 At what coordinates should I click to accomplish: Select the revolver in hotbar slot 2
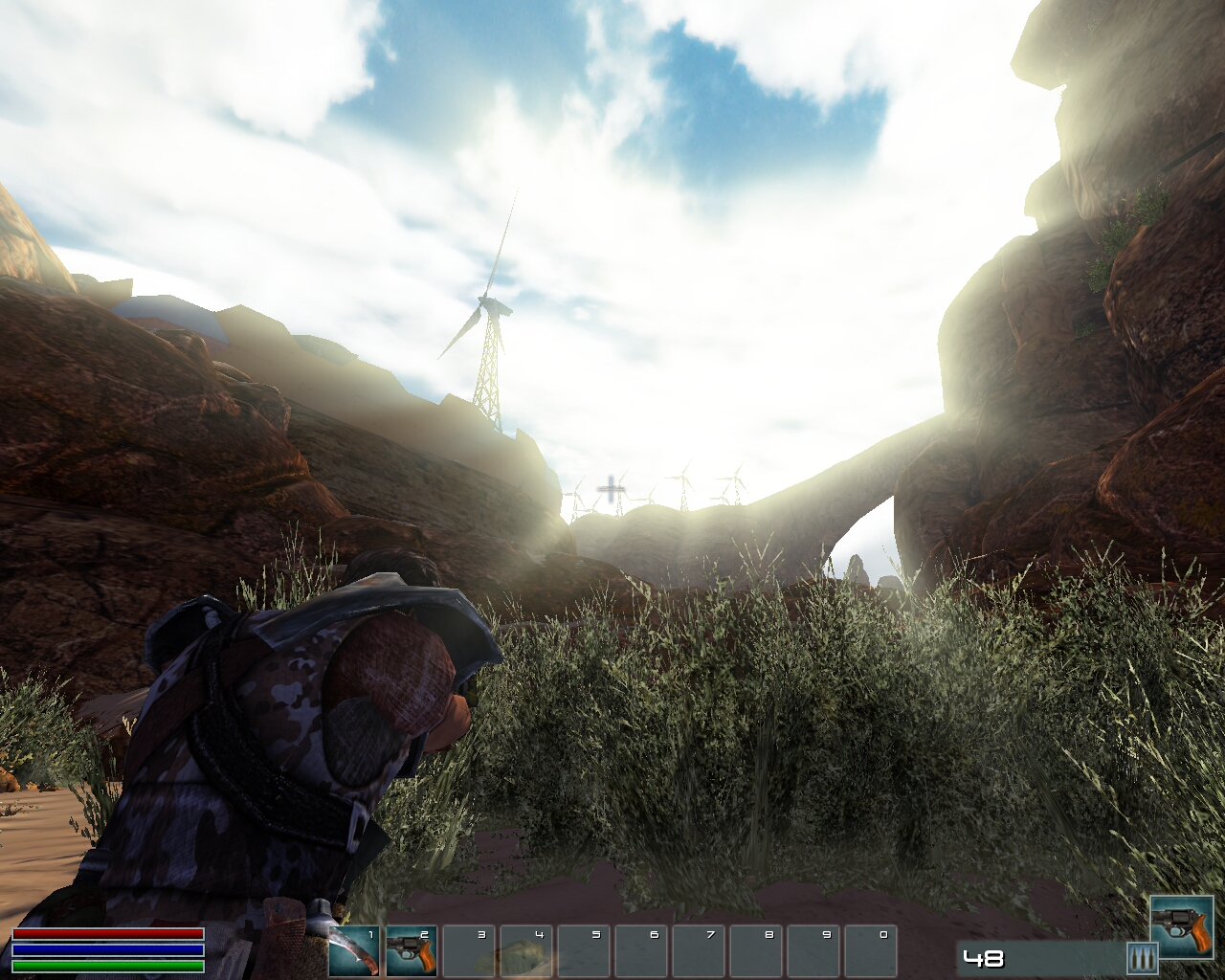[412, 950]
